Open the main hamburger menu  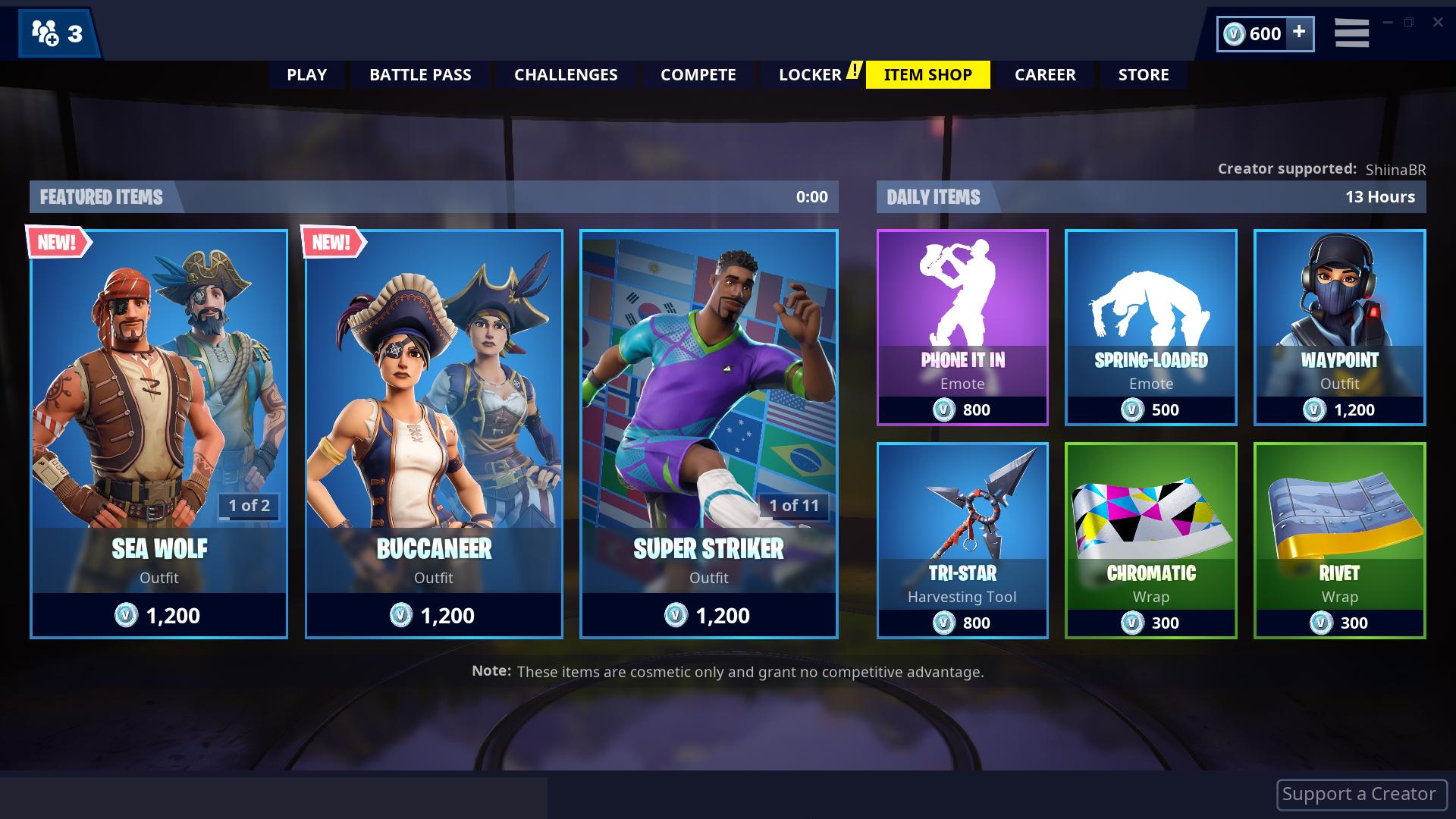click(1351, 33)
